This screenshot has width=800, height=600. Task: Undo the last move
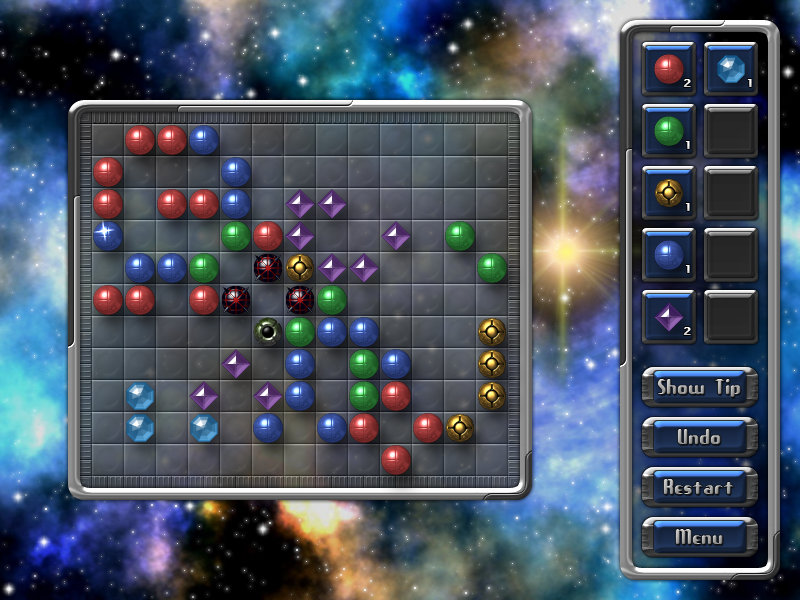pos(699,437)
